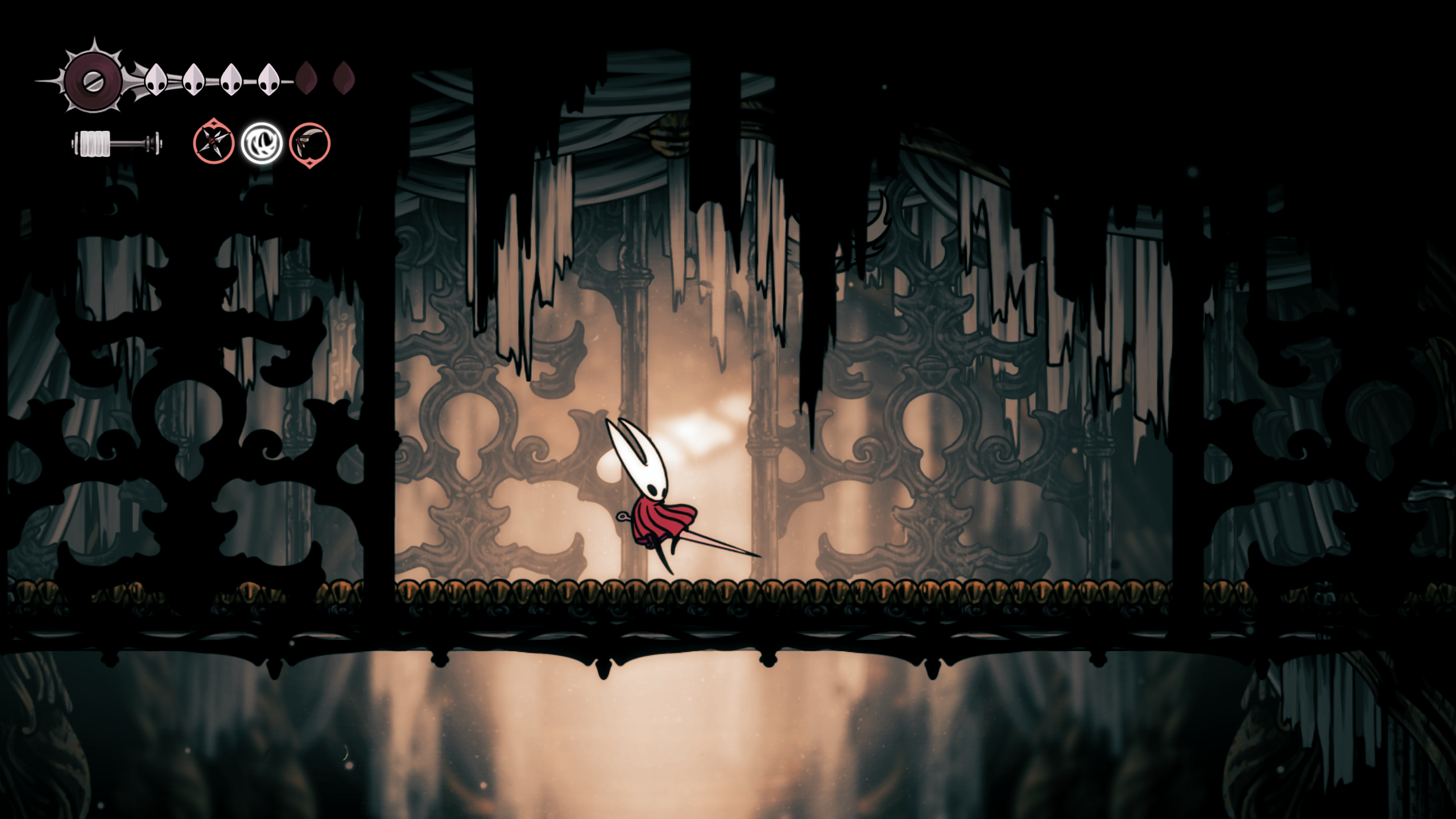Choose the curved claw blade tool
The width and height of the screenshot is (1456, 819).
pyautogui.click(x=309, y=144)
